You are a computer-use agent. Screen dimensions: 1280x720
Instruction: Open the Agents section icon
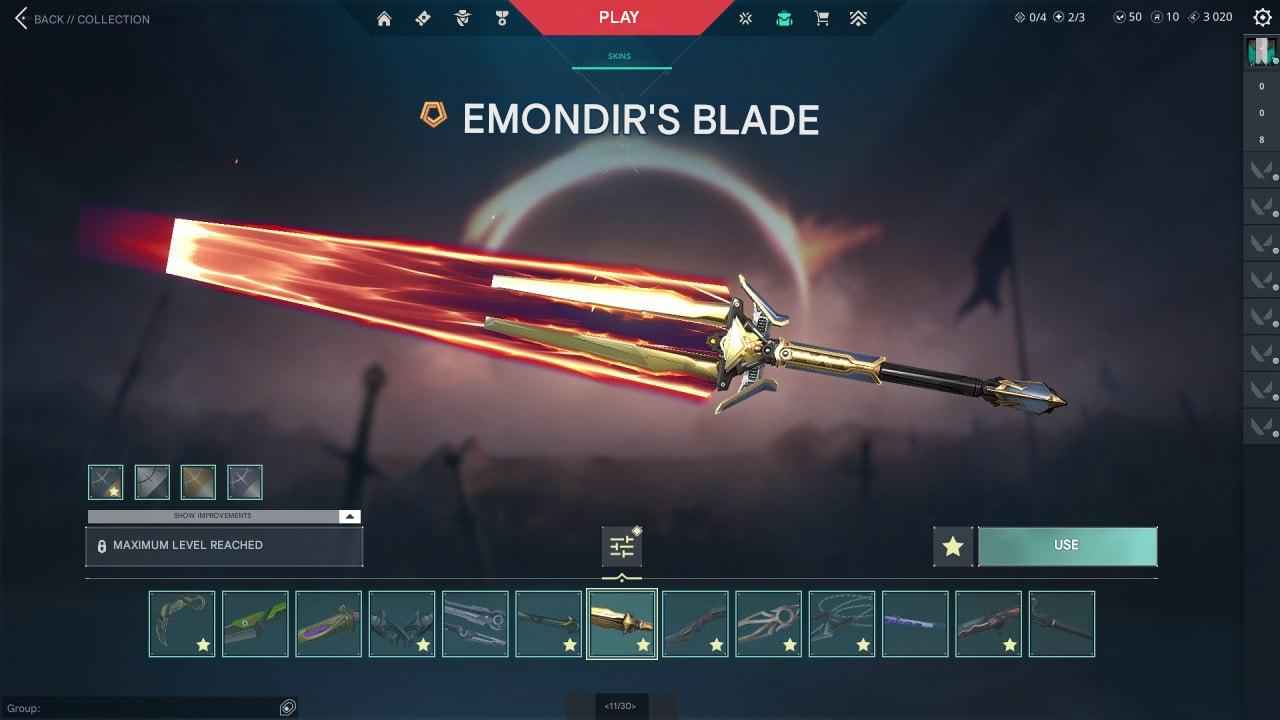461,17
